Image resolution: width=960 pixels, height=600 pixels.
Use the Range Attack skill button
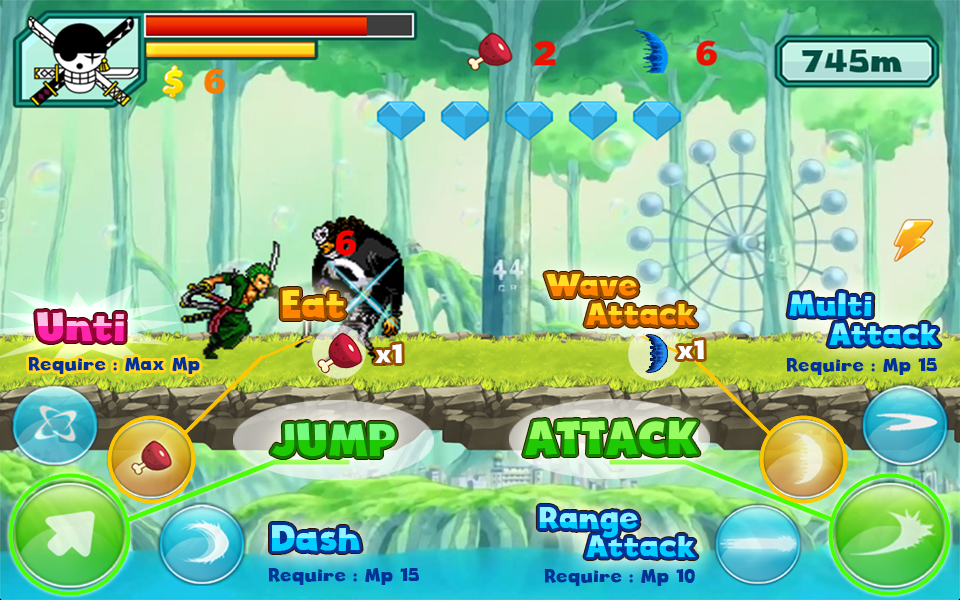click(757, 545)
